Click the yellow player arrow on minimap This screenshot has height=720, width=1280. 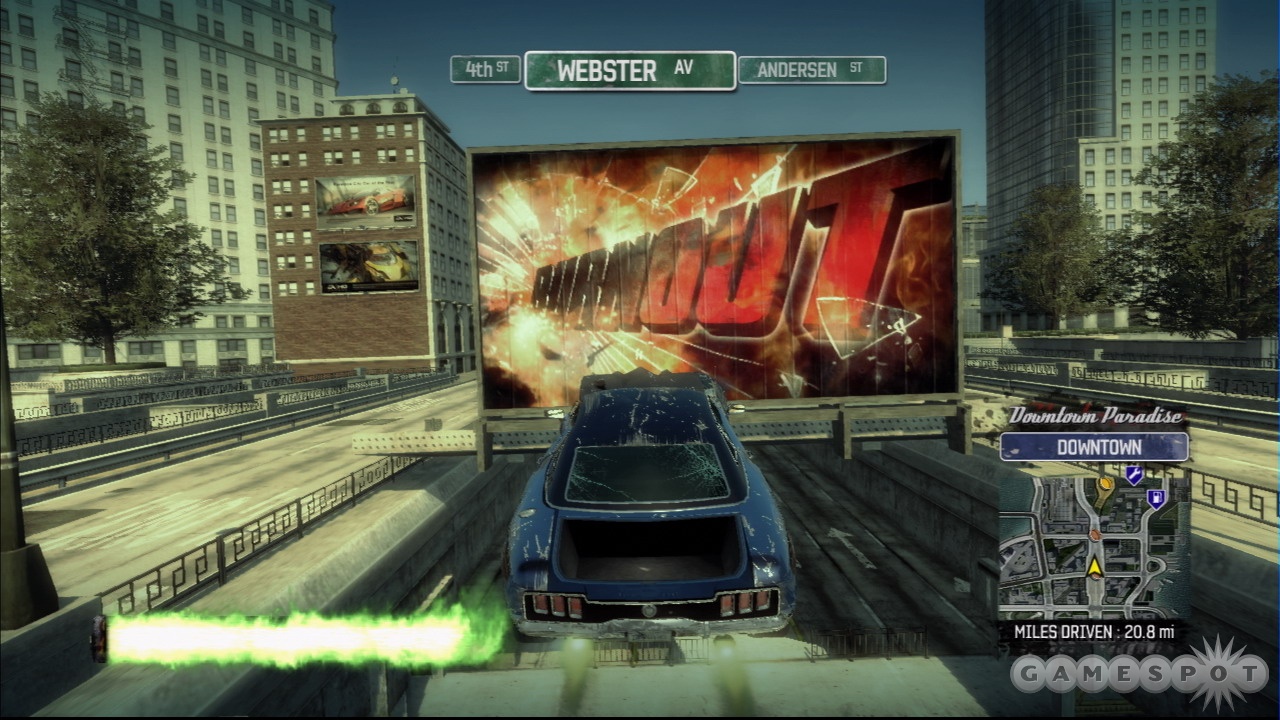[1095, 567]
